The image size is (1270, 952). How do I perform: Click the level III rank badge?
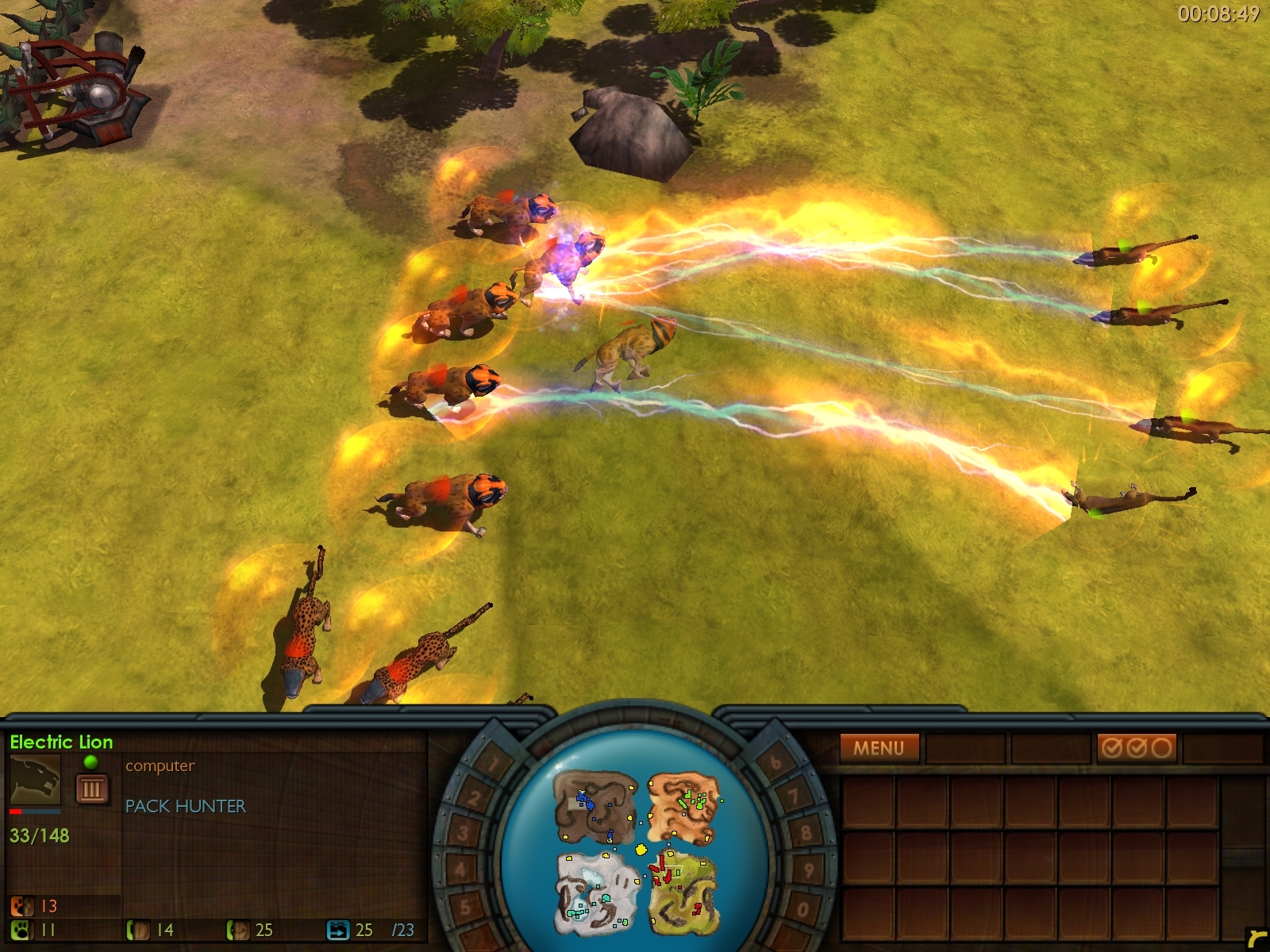[91, 789]
